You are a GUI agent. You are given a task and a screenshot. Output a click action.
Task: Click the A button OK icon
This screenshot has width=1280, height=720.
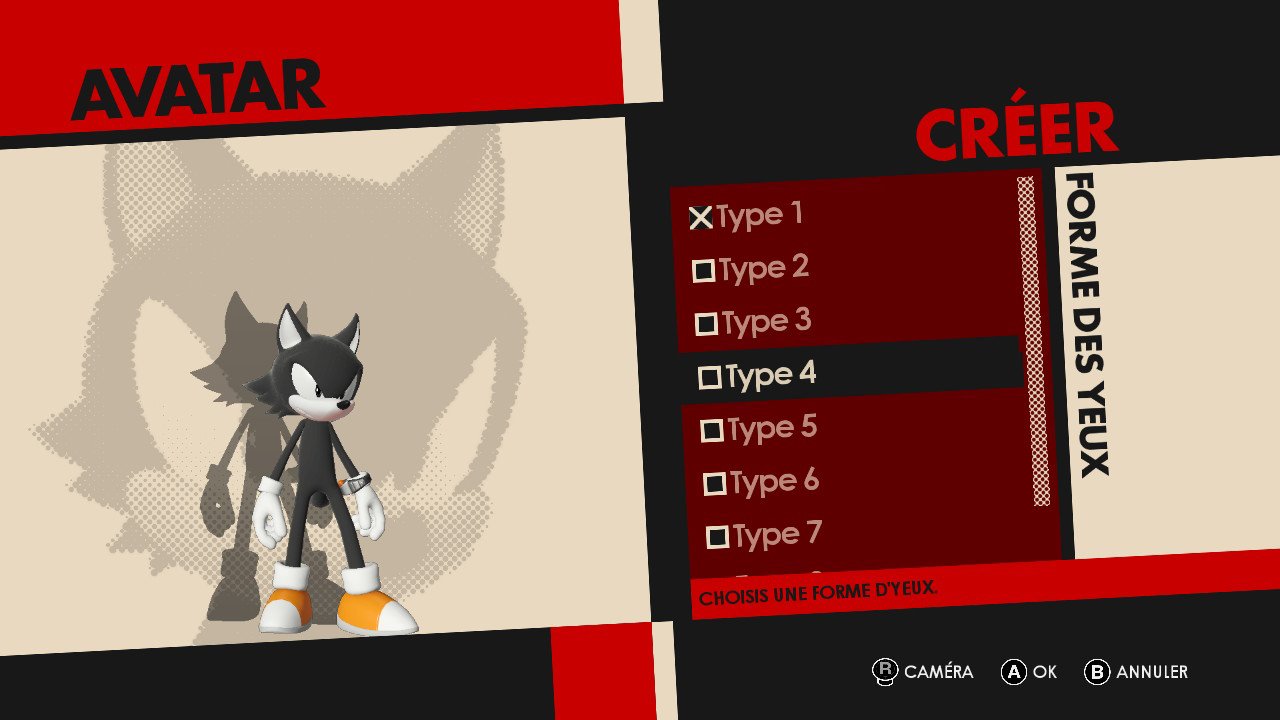1014,672
